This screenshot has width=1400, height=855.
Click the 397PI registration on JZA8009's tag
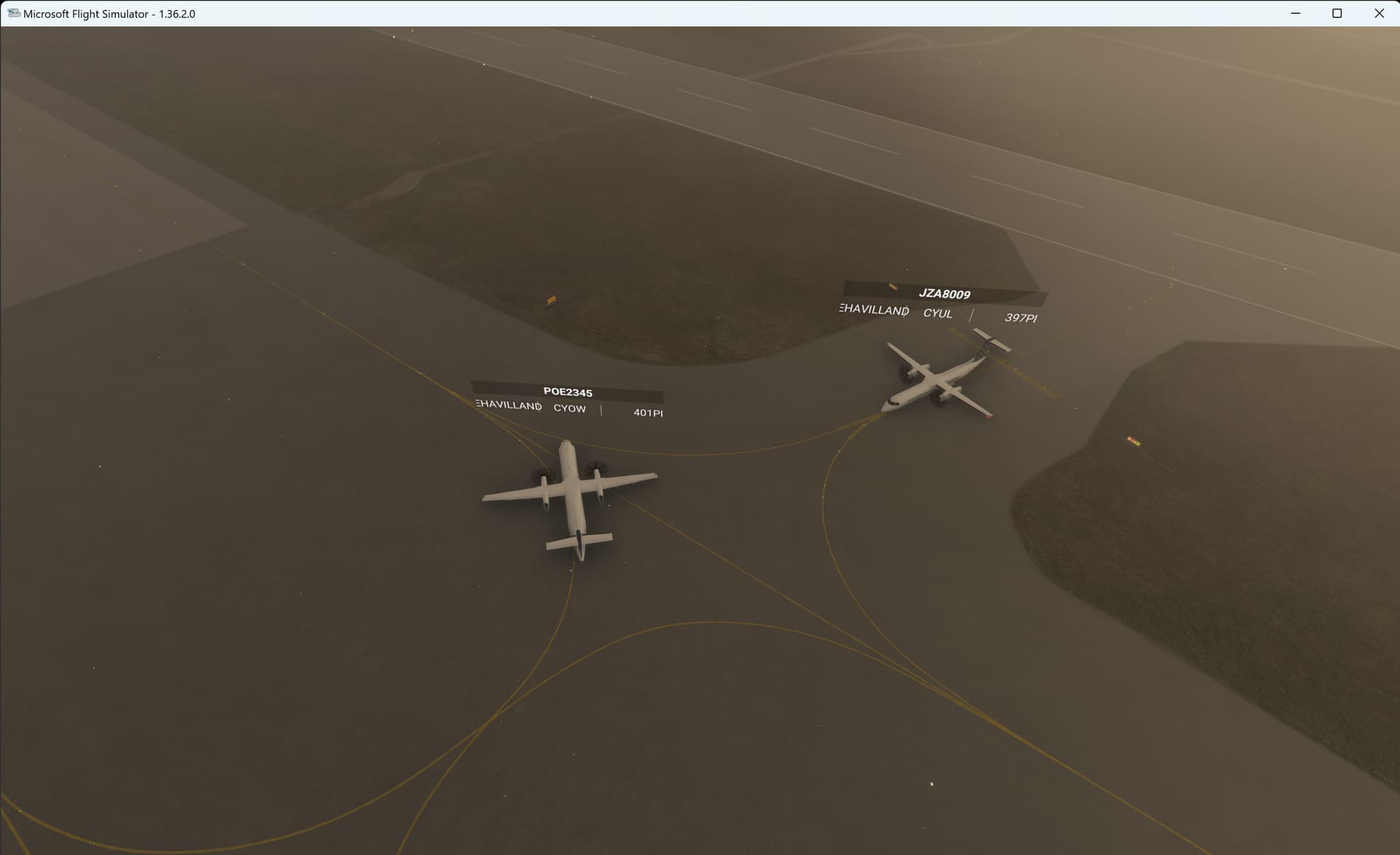click(1021, 318)
